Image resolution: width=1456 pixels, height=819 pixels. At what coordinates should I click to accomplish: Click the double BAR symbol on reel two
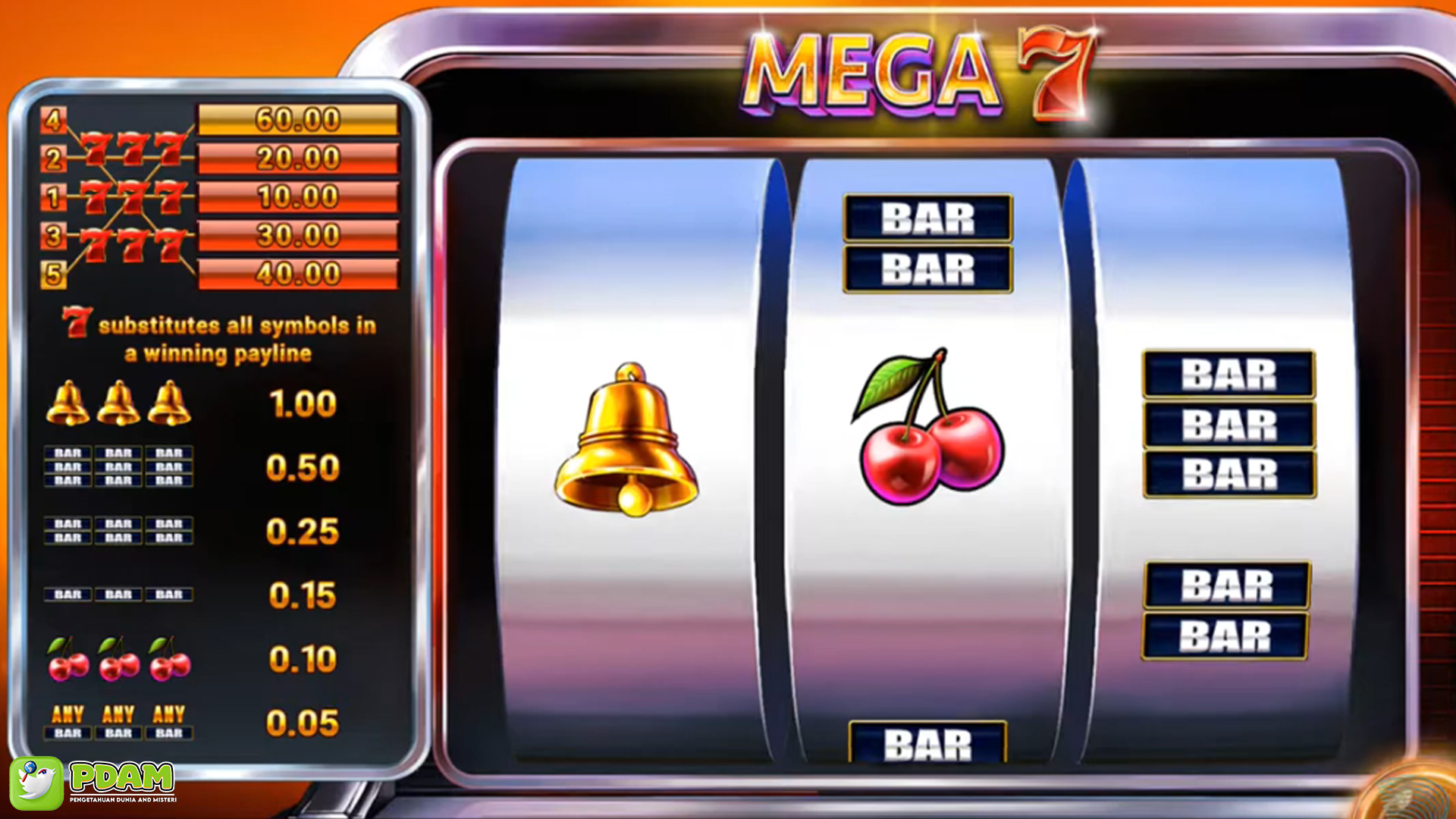coord(929,243)
